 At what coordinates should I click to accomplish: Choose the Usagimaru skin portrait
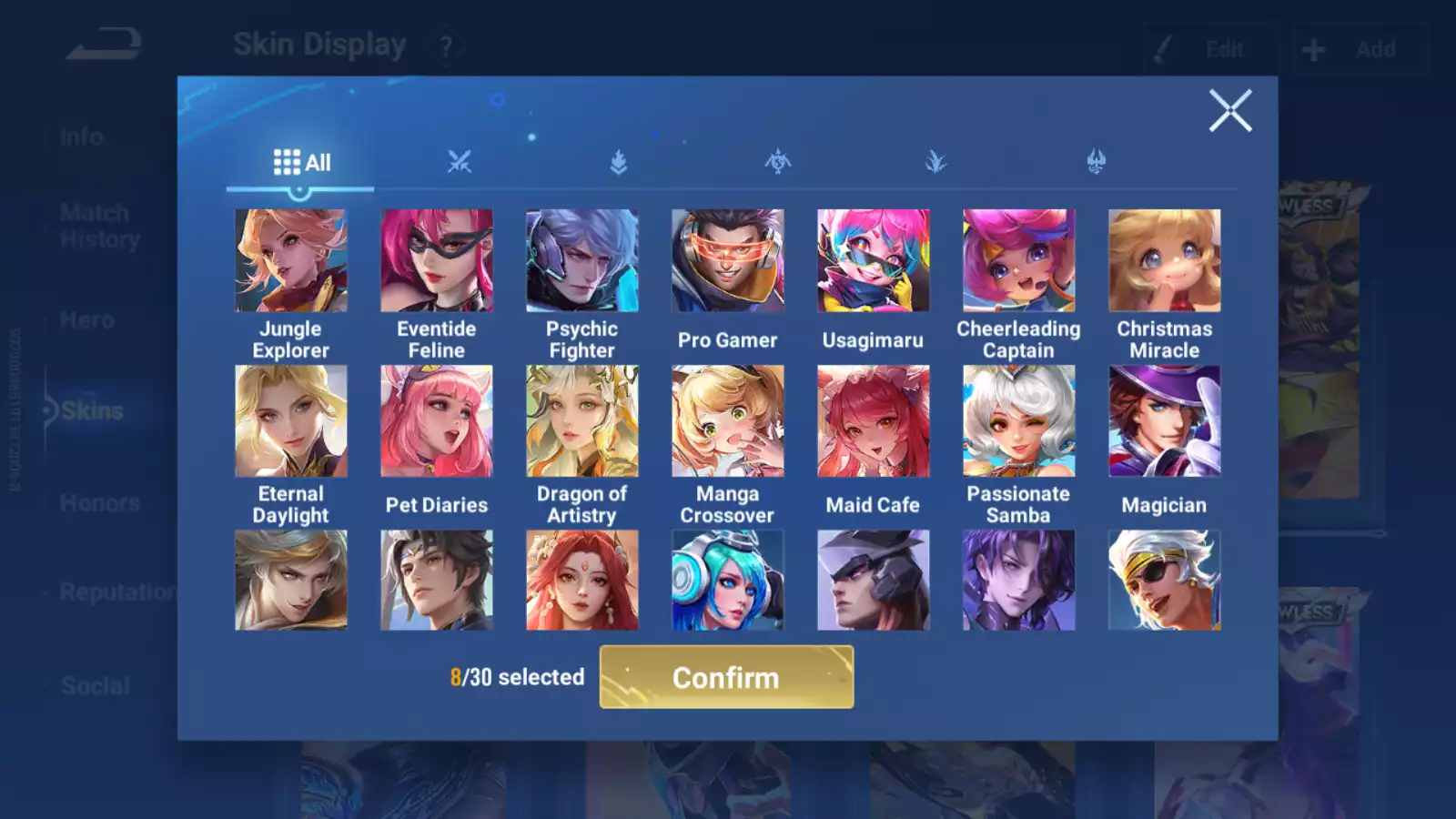[x=874, y=261]
